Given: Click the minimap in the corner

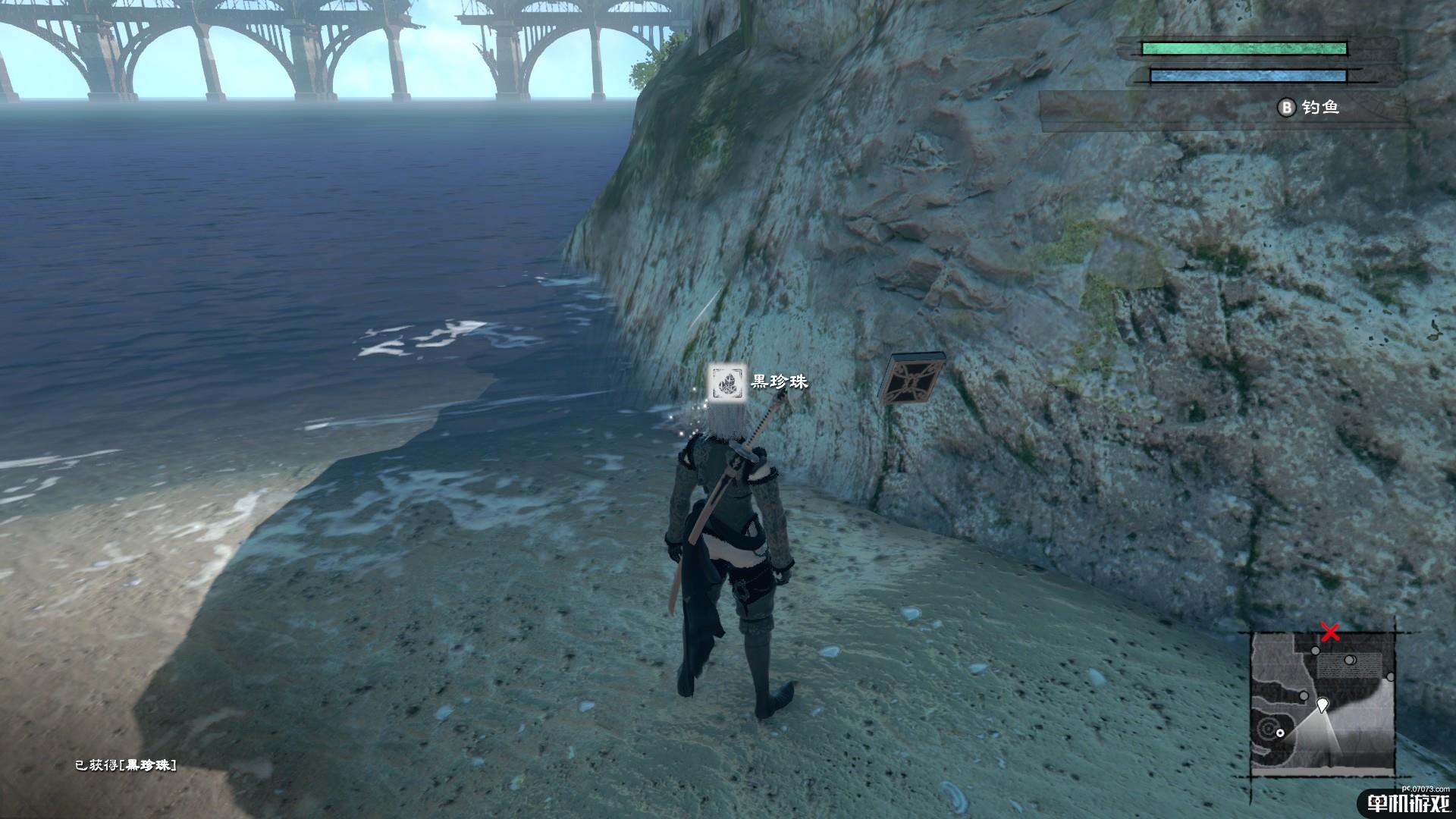Looking at the screenshot, I should point(1323,705).
